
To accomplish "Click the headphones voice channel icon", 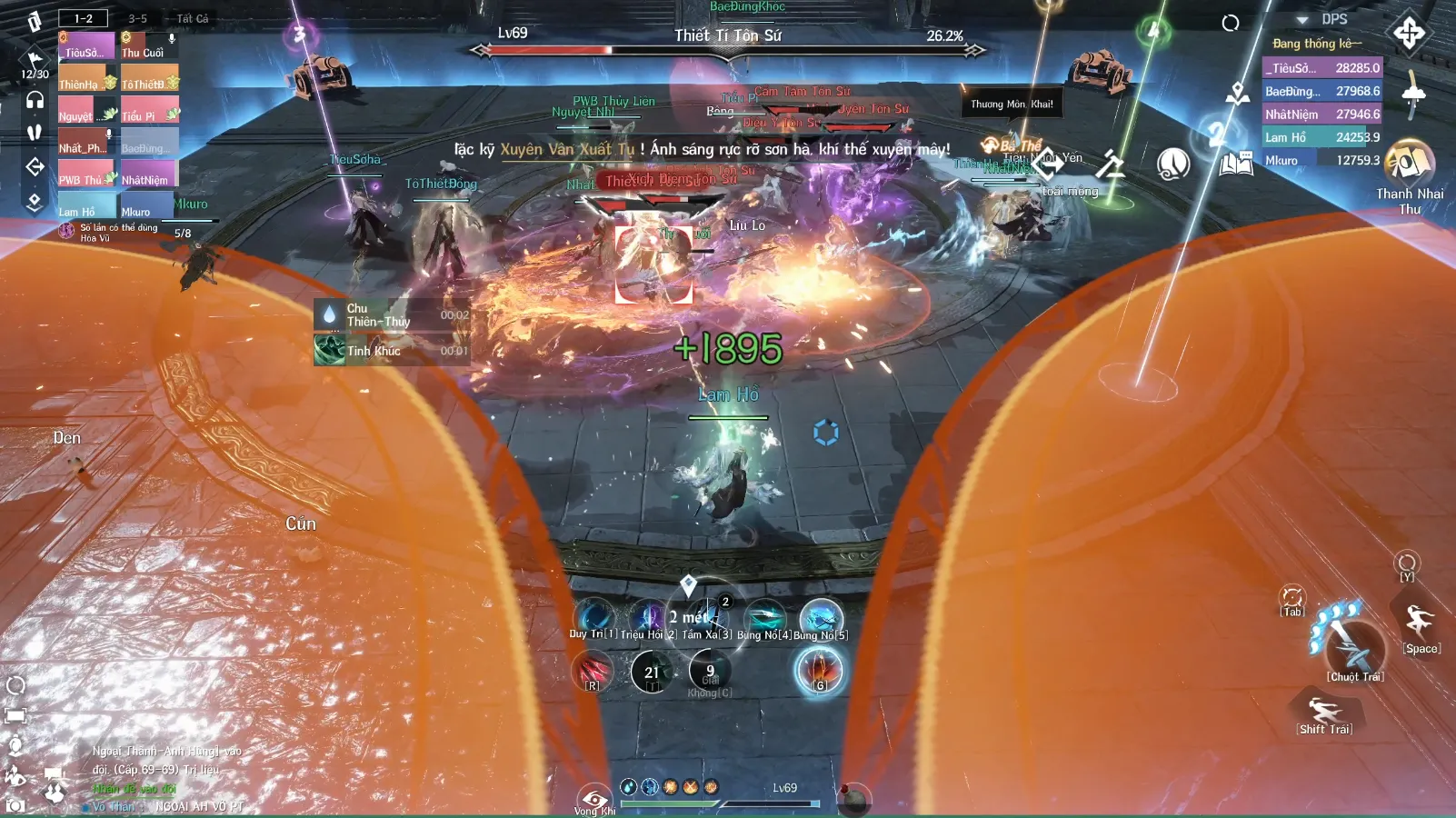I will click(35, 100).
